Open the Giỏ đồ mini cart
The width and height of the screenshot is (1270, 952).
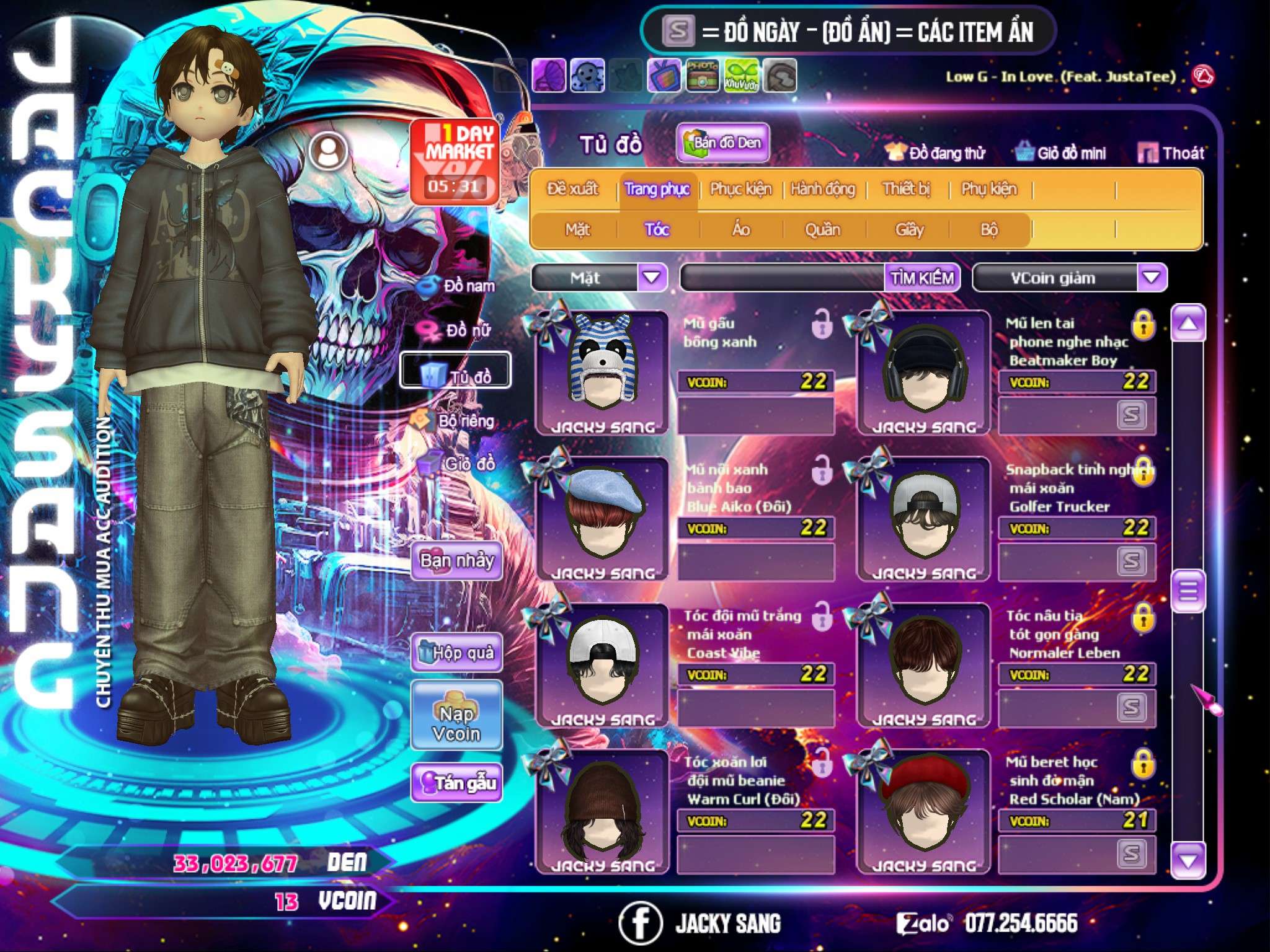pos(1061,153)
